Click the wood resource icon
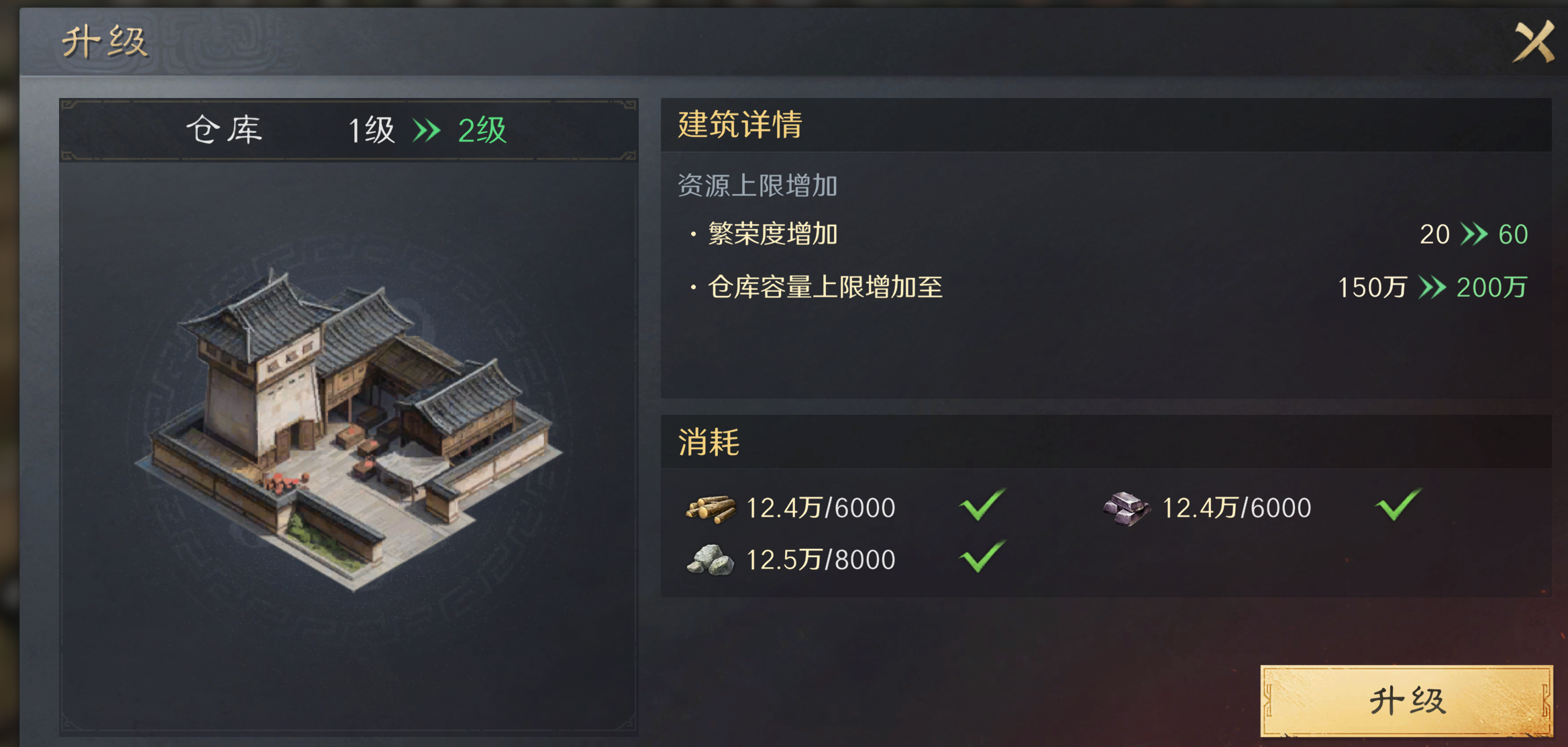Viewport: 1568px width, 747px height. [x=709, y=508]
